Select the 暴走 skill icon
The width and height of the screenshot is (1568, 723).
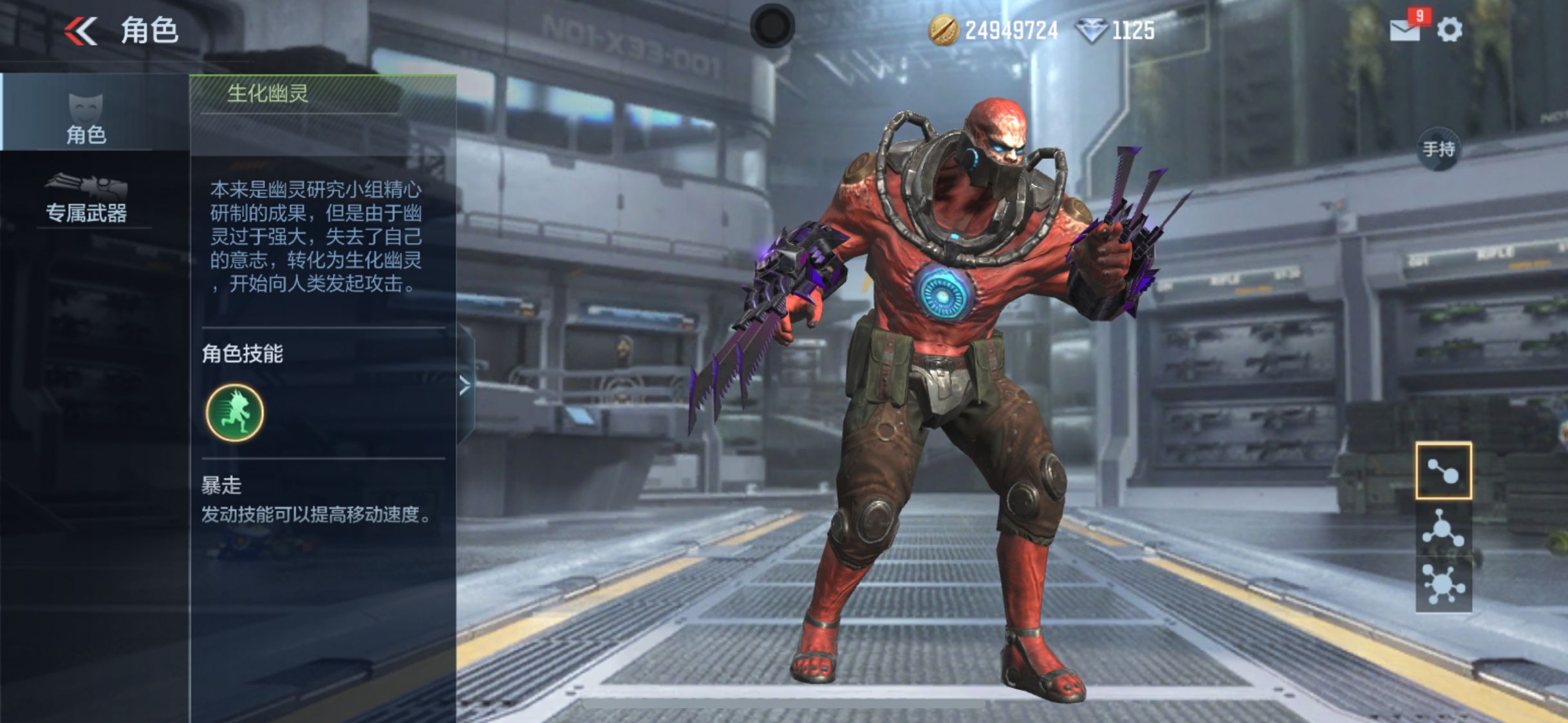coord(234,412)
